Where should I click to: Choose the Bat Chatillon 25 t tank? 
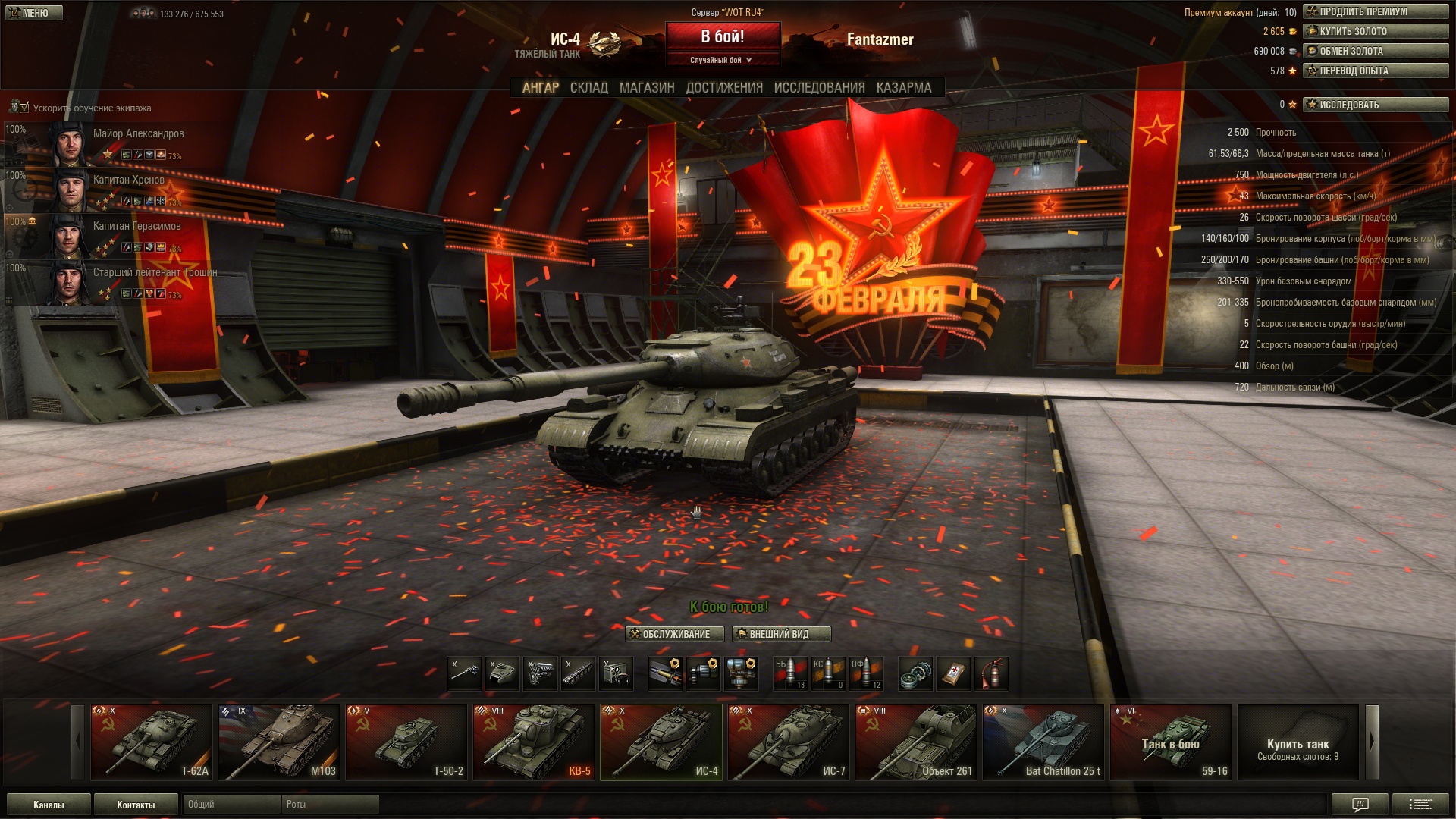tap(1043, 742)
